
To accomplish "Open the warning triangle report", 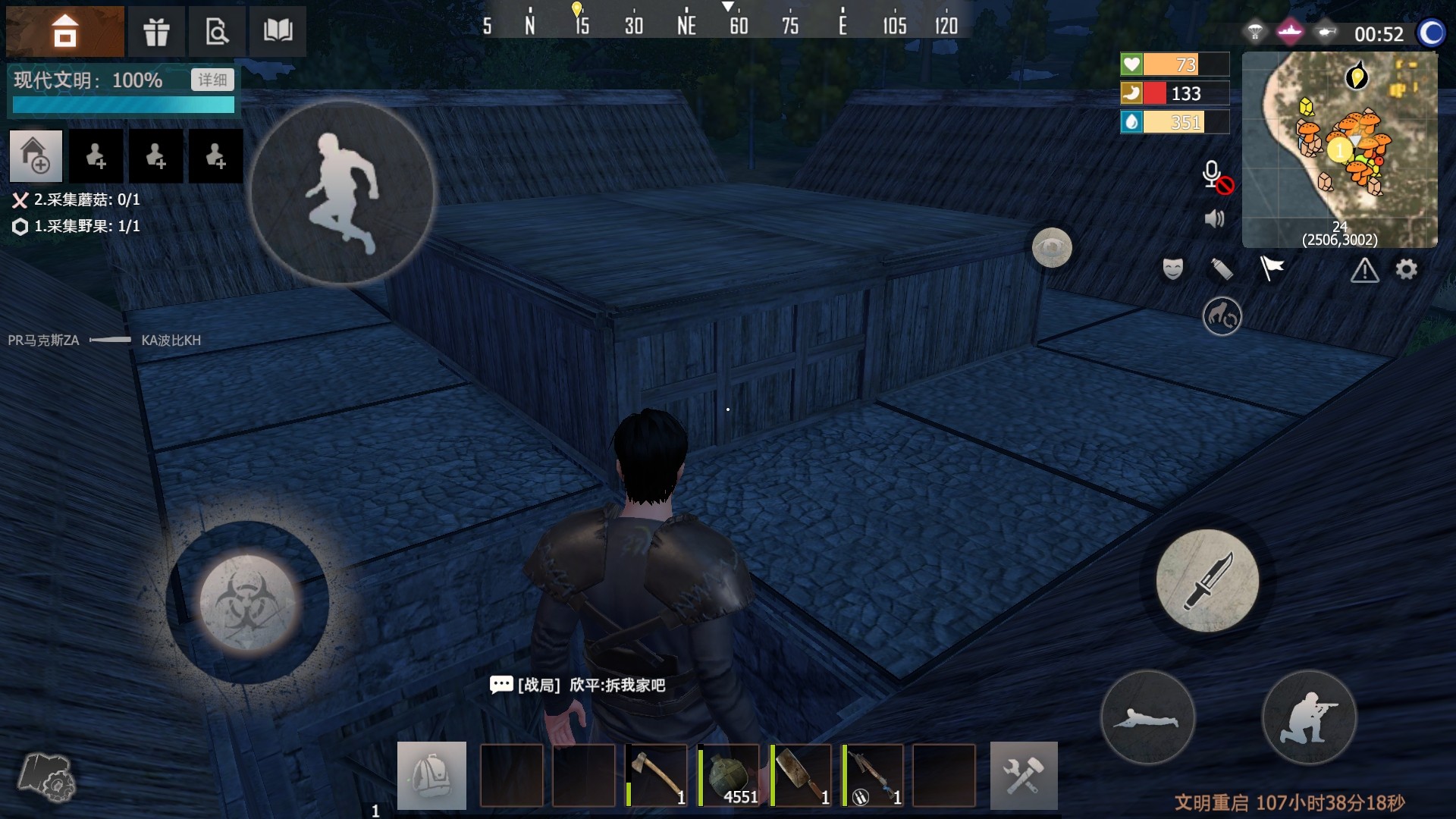I will click(1364, 270).
